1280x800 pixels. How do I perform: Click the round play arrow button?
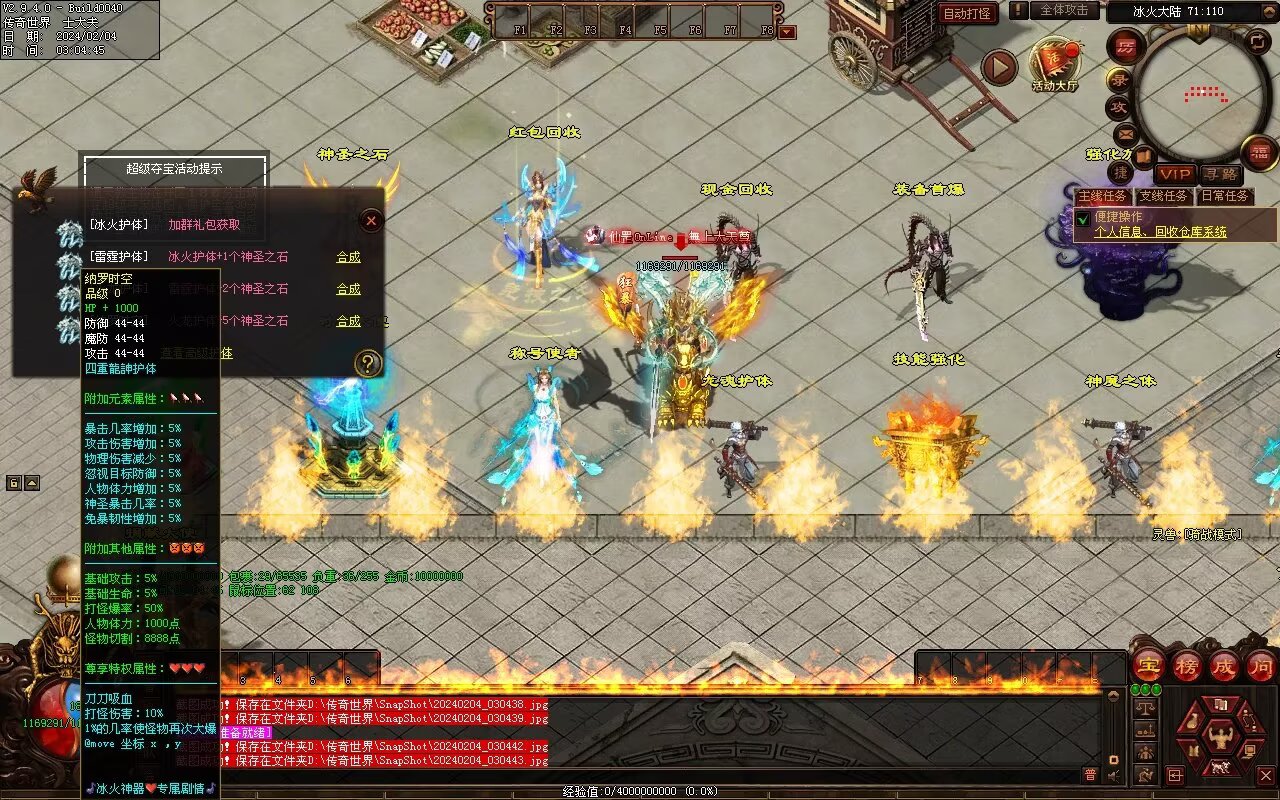click(x=998, y=67)
